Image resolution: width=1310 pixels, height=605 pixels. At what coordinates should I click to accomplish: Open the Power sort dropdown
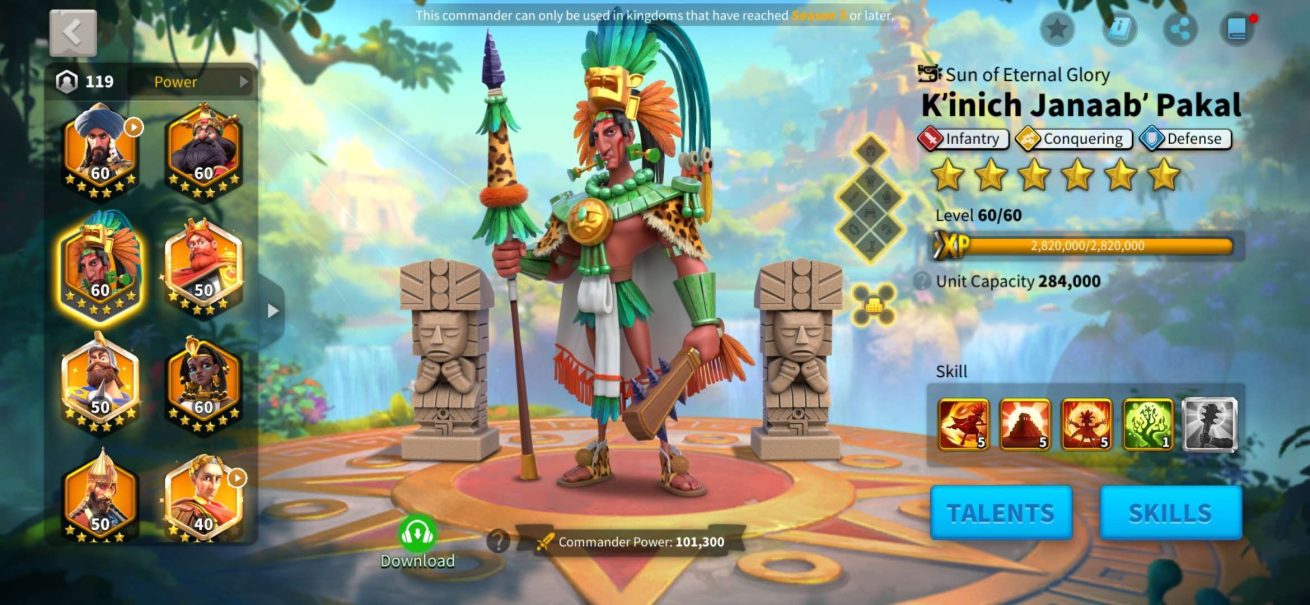click(x=200, y=82)
